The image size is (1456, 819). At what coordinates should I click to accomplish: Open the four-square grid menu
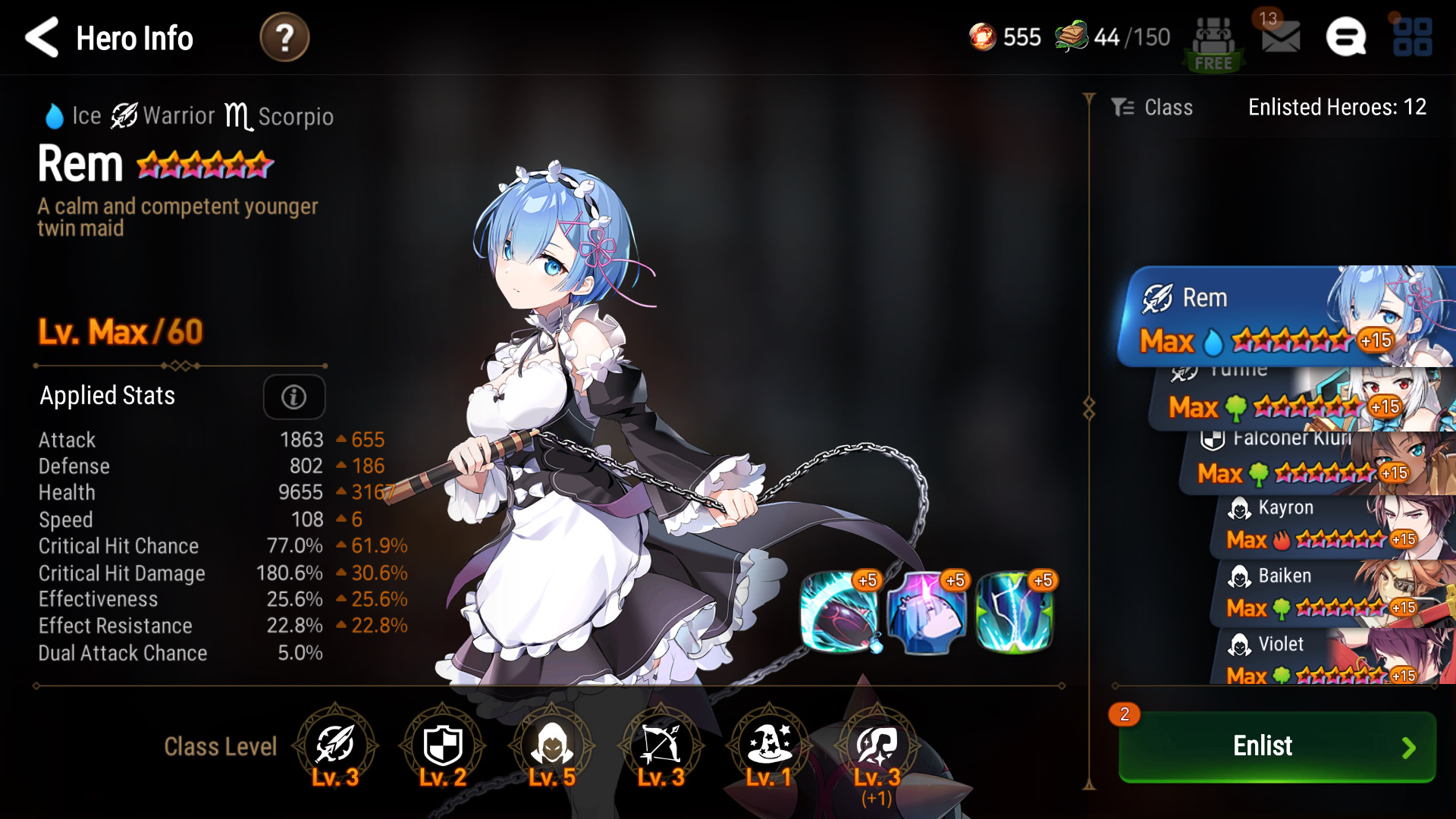(x=1412, y=37)
